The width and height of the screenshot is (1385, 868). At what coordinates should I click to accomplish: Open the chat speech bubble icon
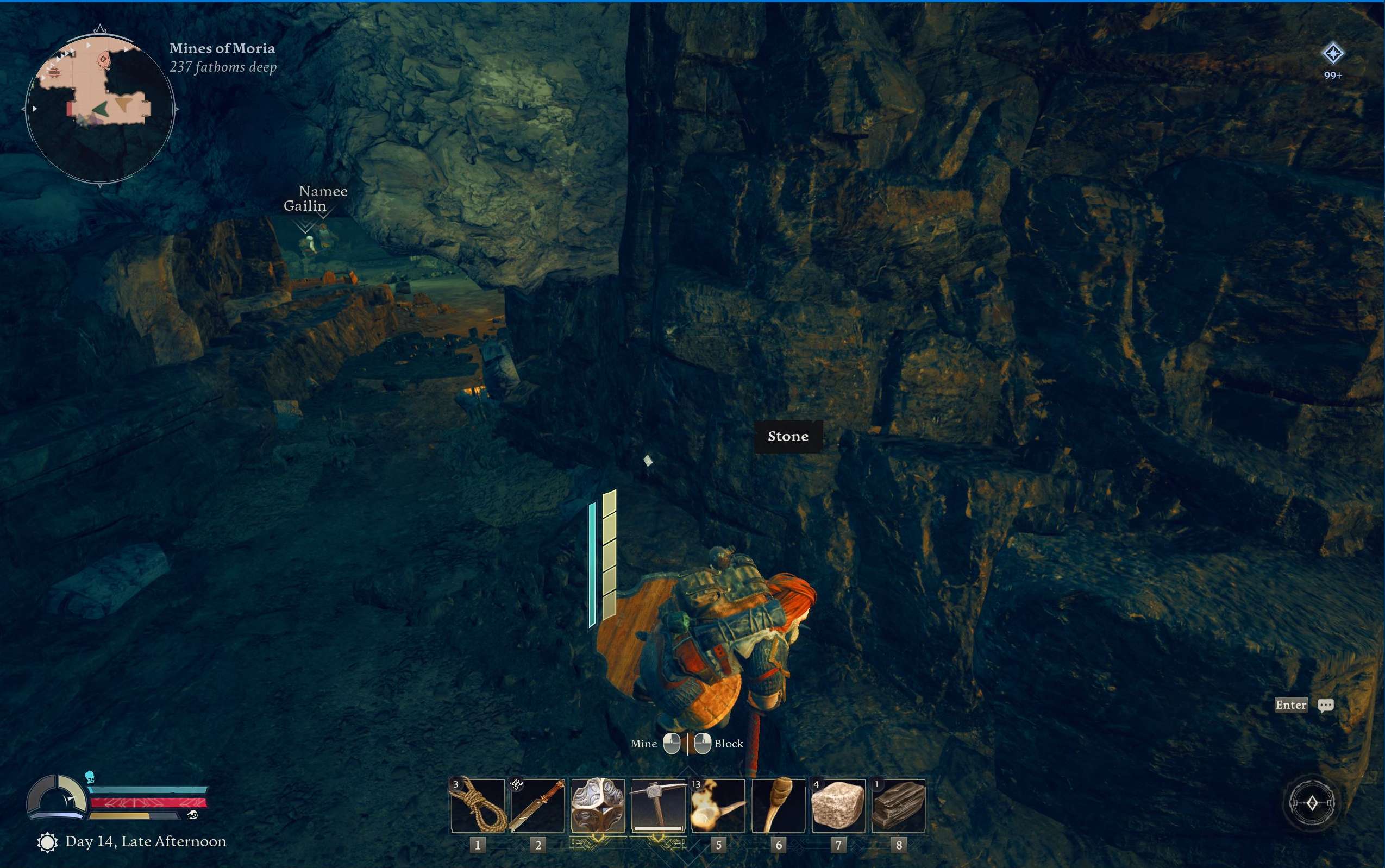click(1326, 706)
